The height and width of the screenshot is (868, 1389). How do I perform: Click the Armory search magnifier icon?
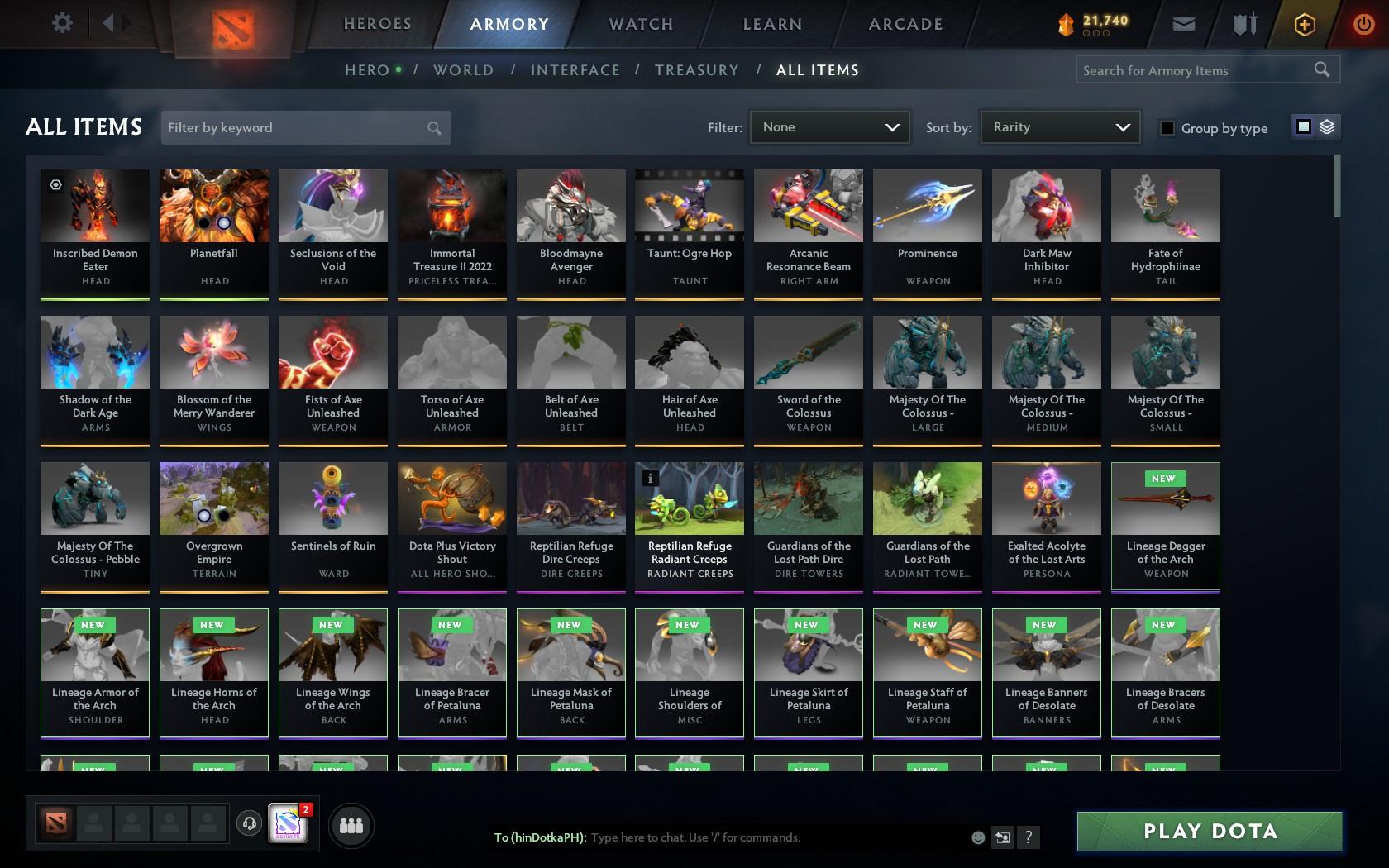[1321, 69]
